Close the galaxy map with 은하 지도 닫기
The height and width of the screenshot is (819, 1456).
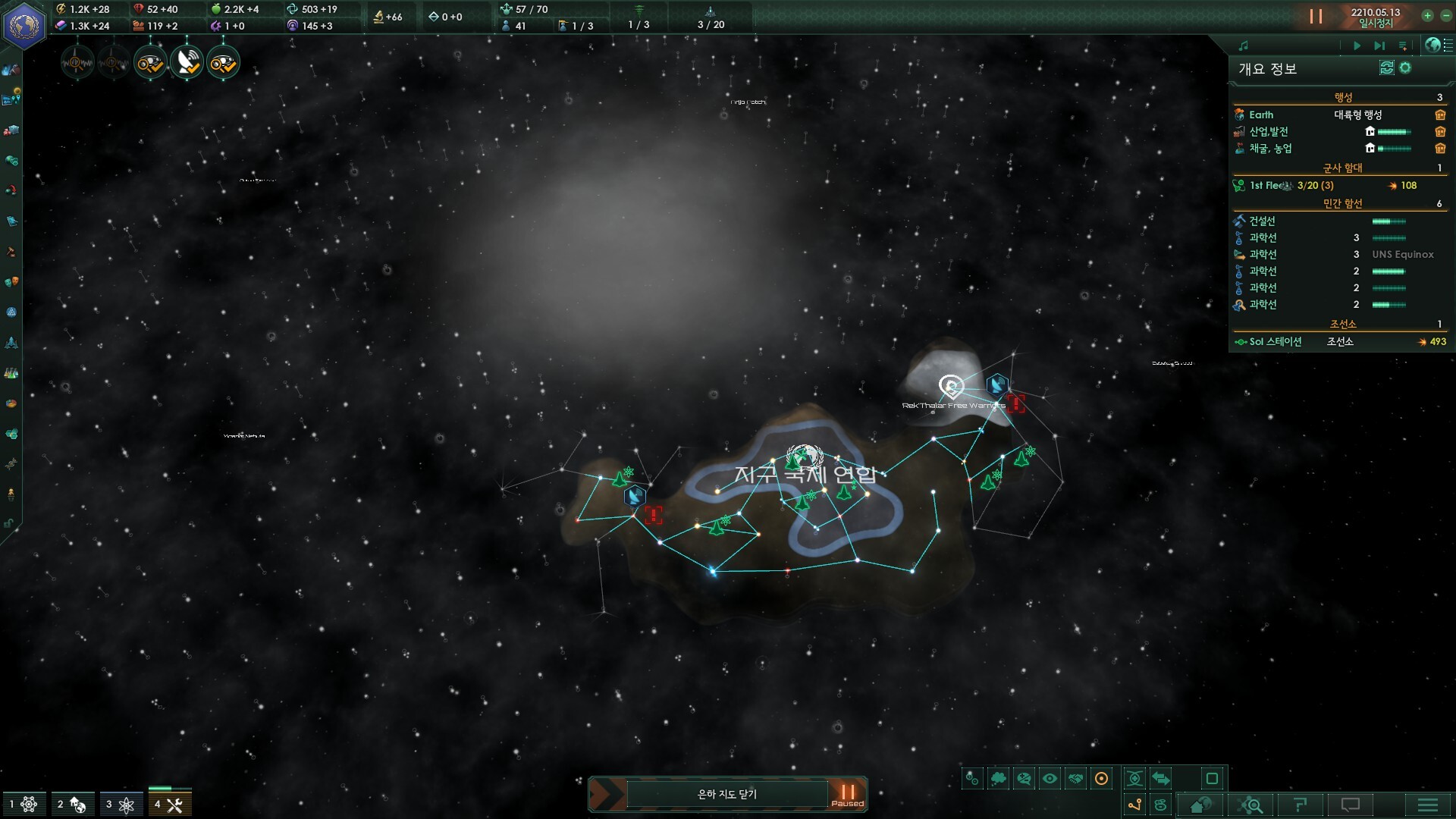(x=726, y=794)
